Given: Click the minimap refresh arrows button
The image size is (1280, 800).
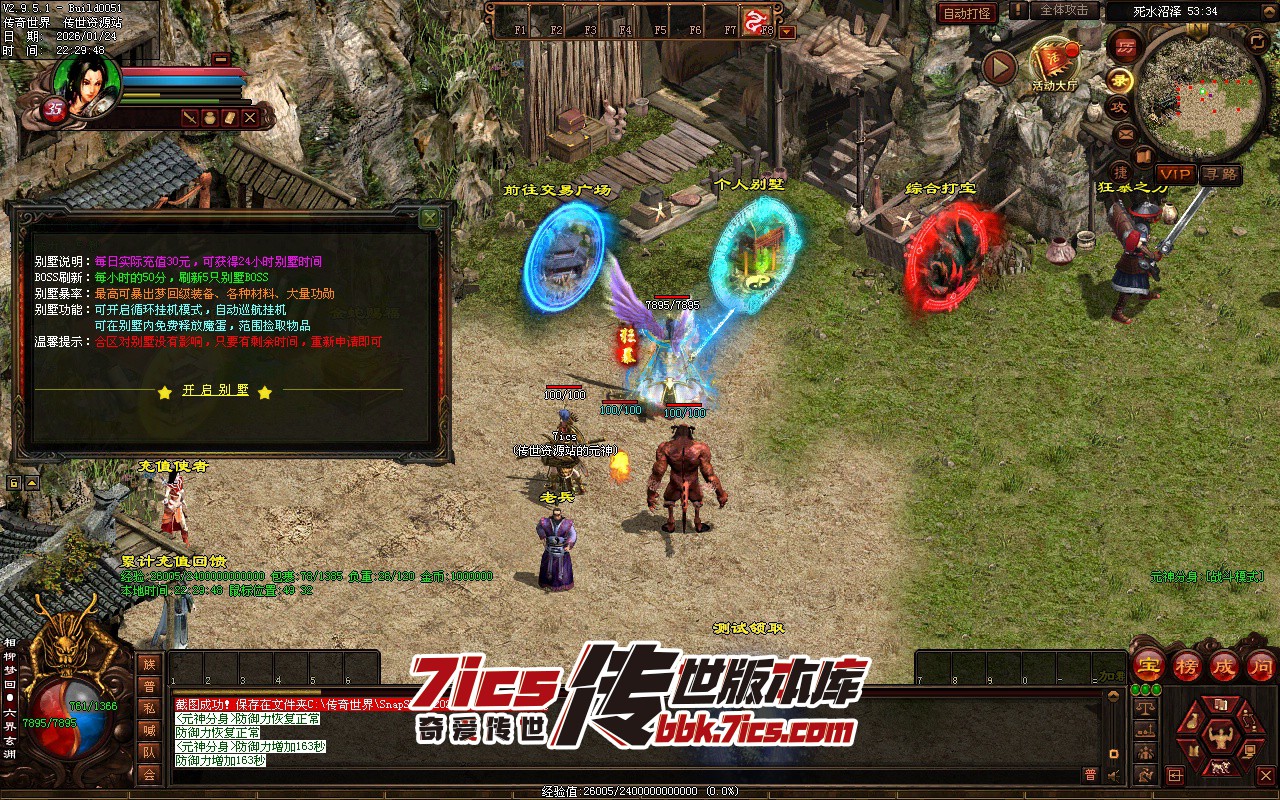Looking at the screenshot, I should [1257, 41].
